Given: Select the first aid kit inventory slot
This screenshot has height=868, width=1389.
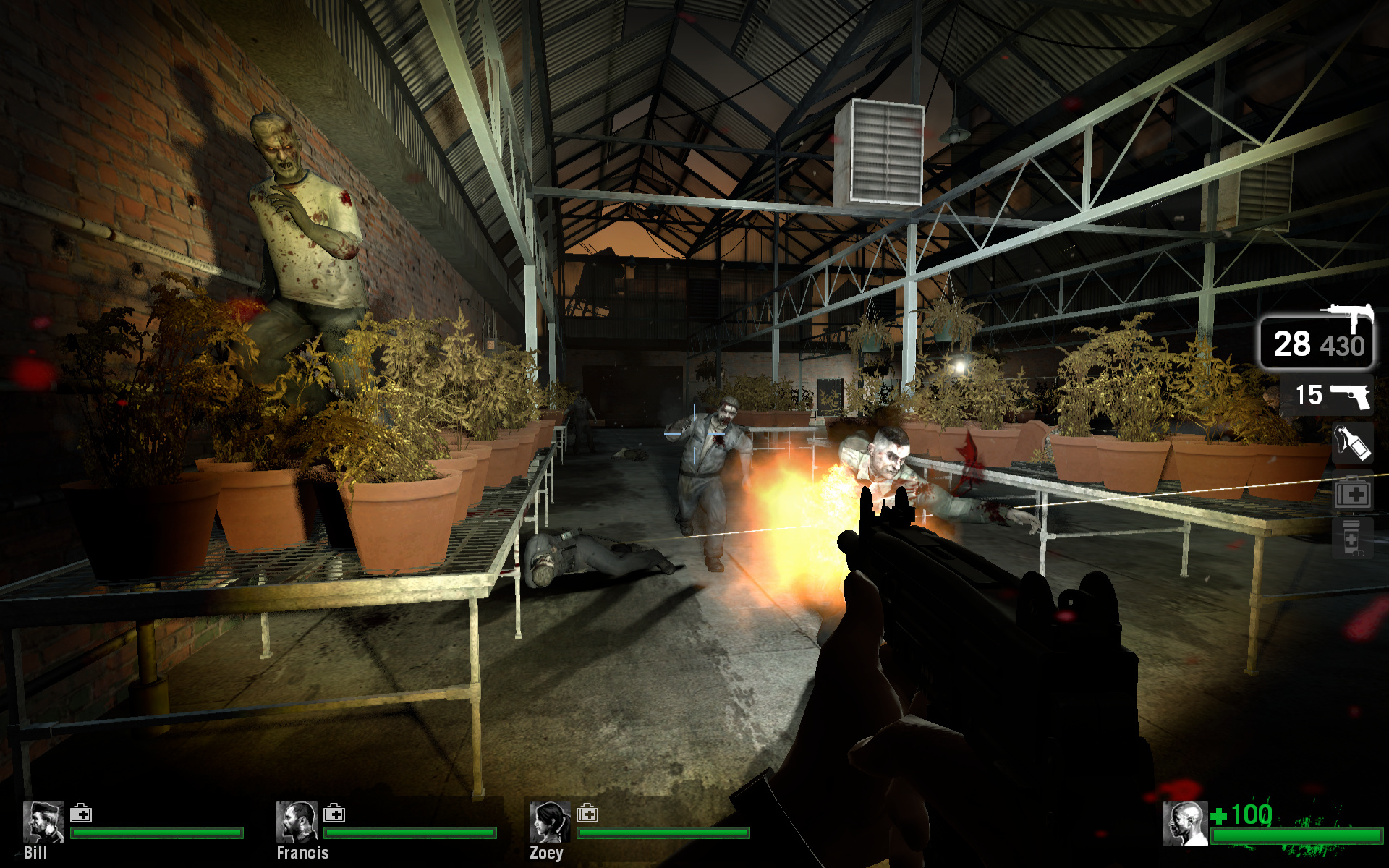Looking at the screenshot, I should [1352, 494].
